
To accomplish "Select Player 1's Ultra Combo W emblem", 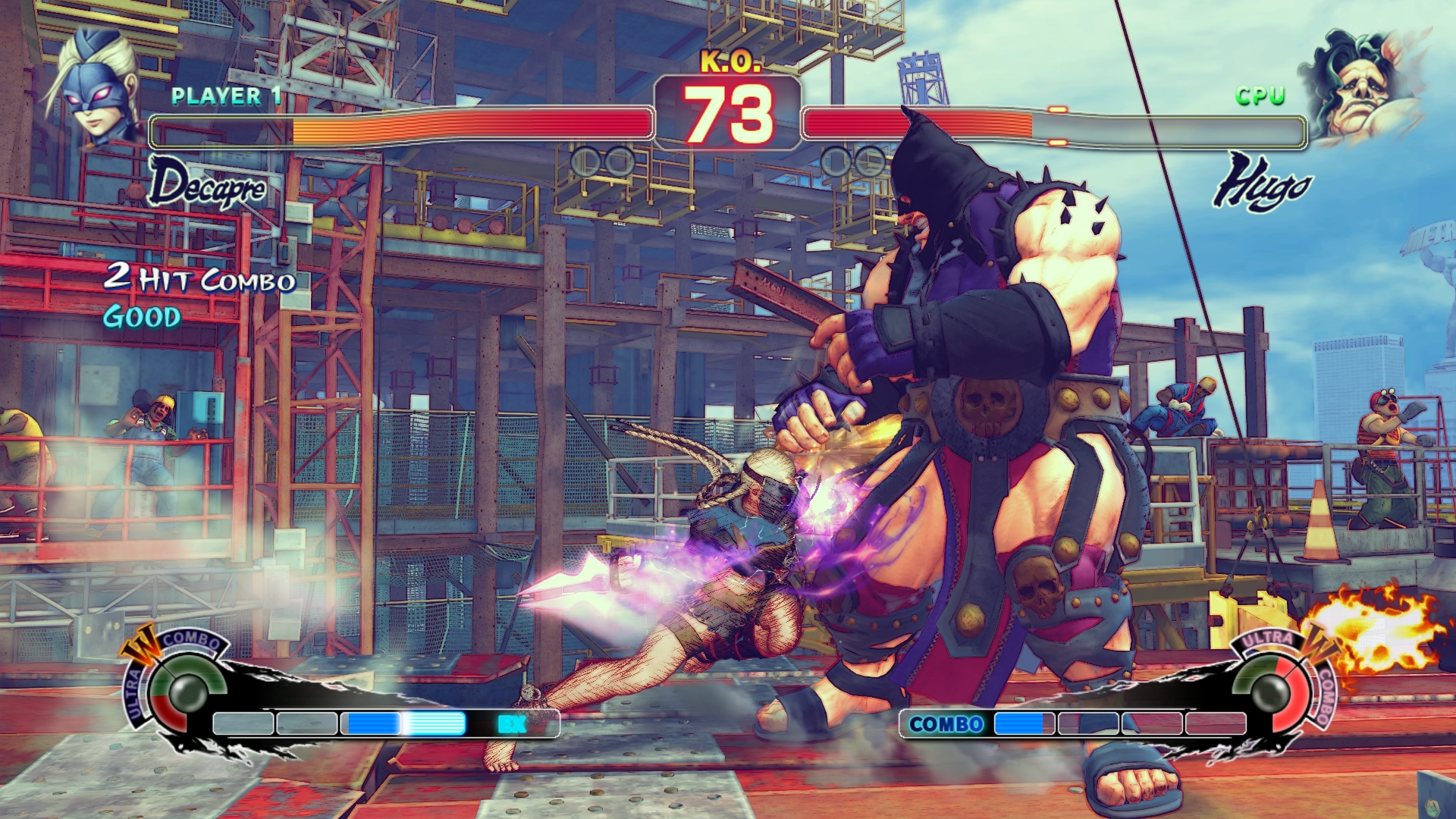I will tap(142, 645).
